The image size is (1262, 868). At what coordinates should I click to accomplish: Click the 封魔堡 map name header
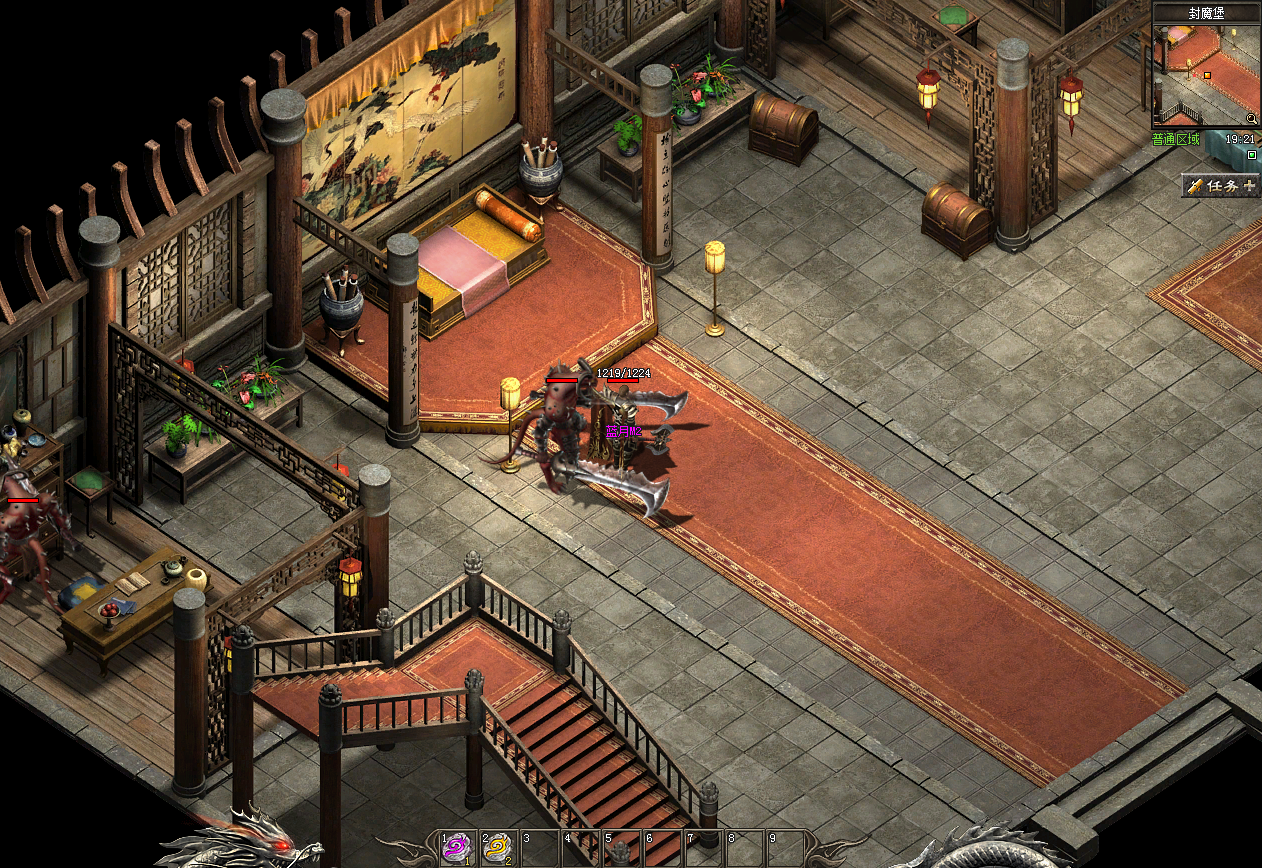pyautogui.click(x=1206, y=13)
